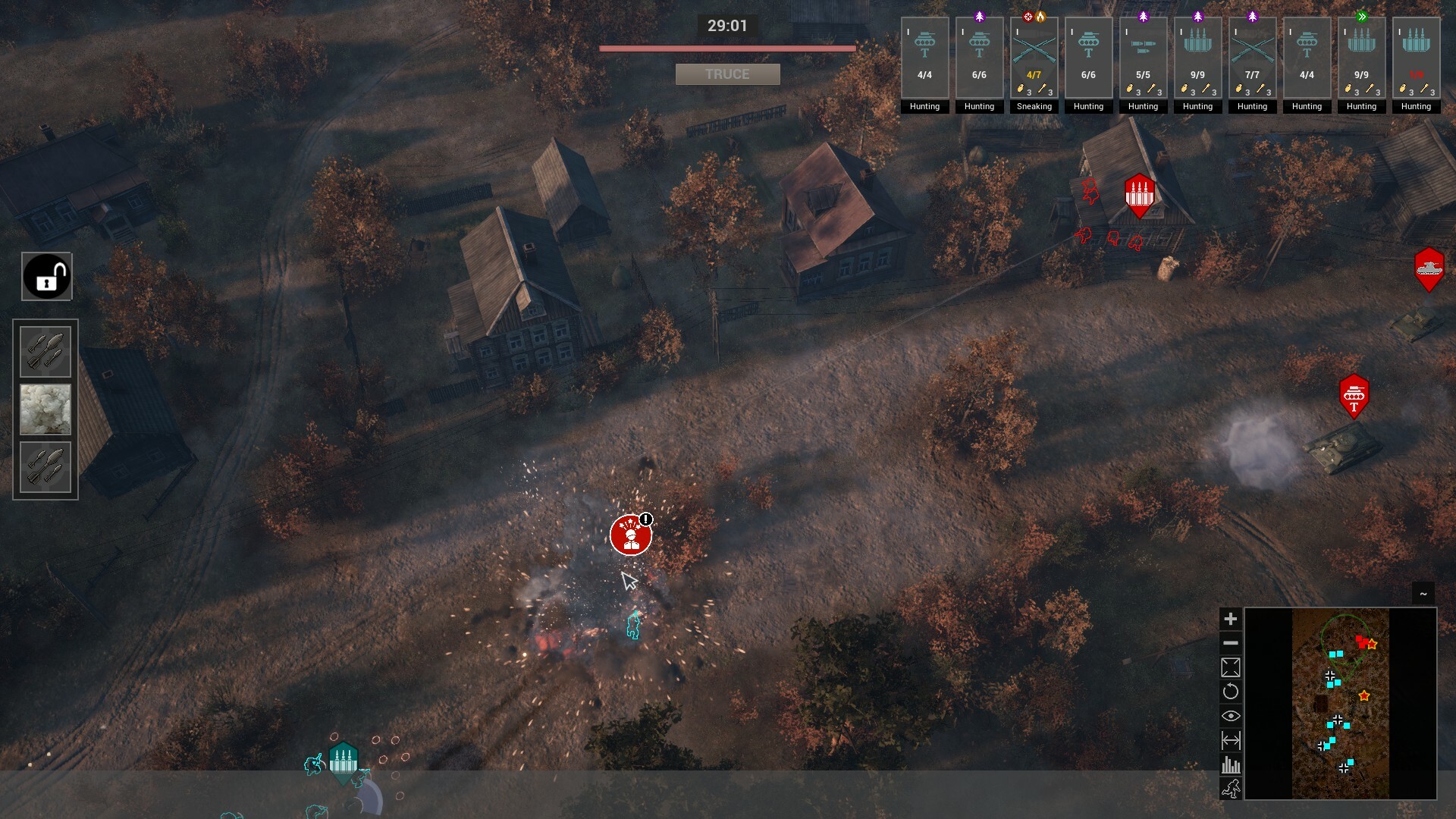
Task: Click the TRUCE button
Action: (x=727, y=74)
